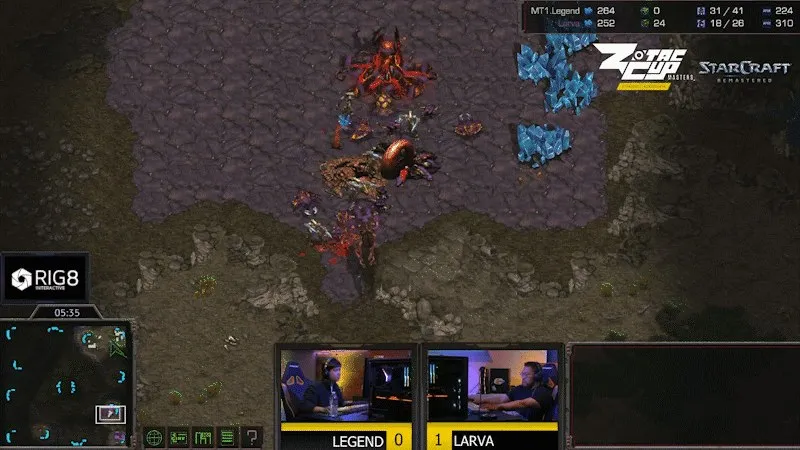Viewport: 800px width, 450px height.
Task: Click the white camera viewport box on minimap
Action: [x=110, y=413]
